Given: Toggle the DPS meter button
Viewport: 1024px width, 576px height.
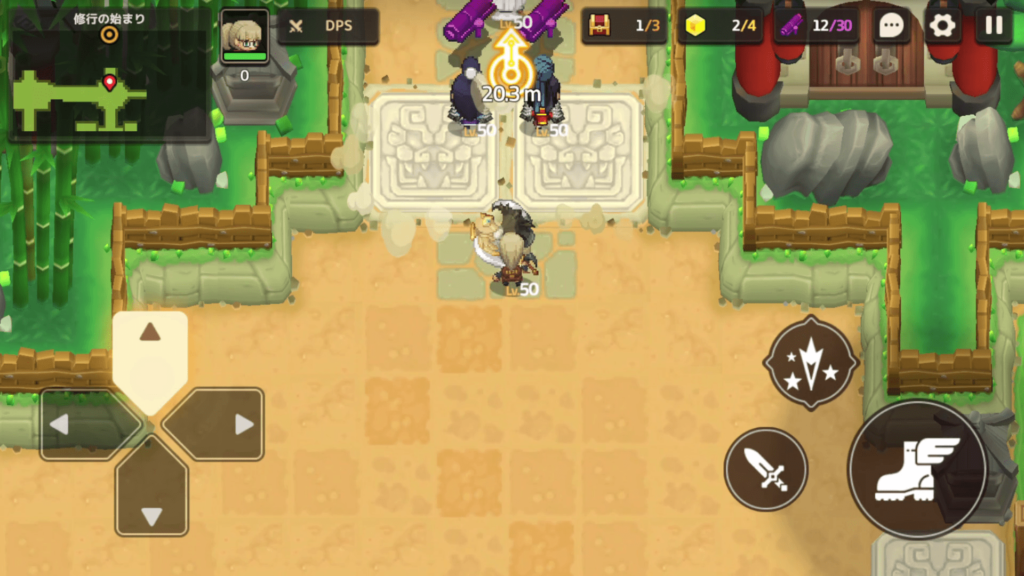Looking at the screenshot, I should [327, 27].
